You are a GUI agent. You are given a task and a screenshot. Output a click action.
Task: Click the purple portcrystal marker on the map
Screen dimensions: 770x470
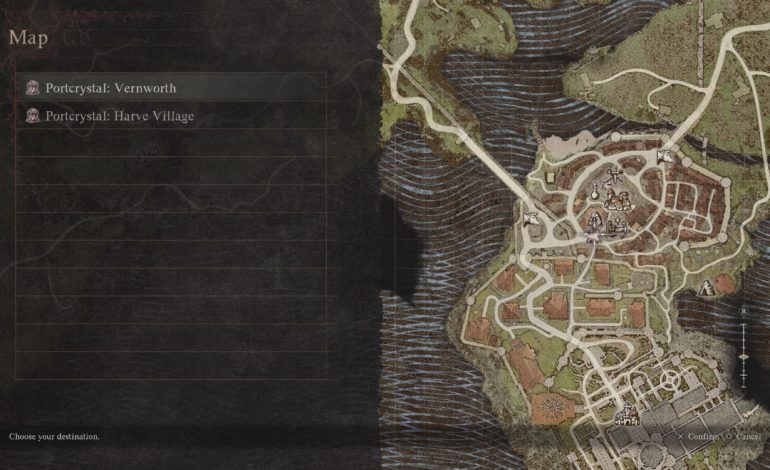[591, 238]
